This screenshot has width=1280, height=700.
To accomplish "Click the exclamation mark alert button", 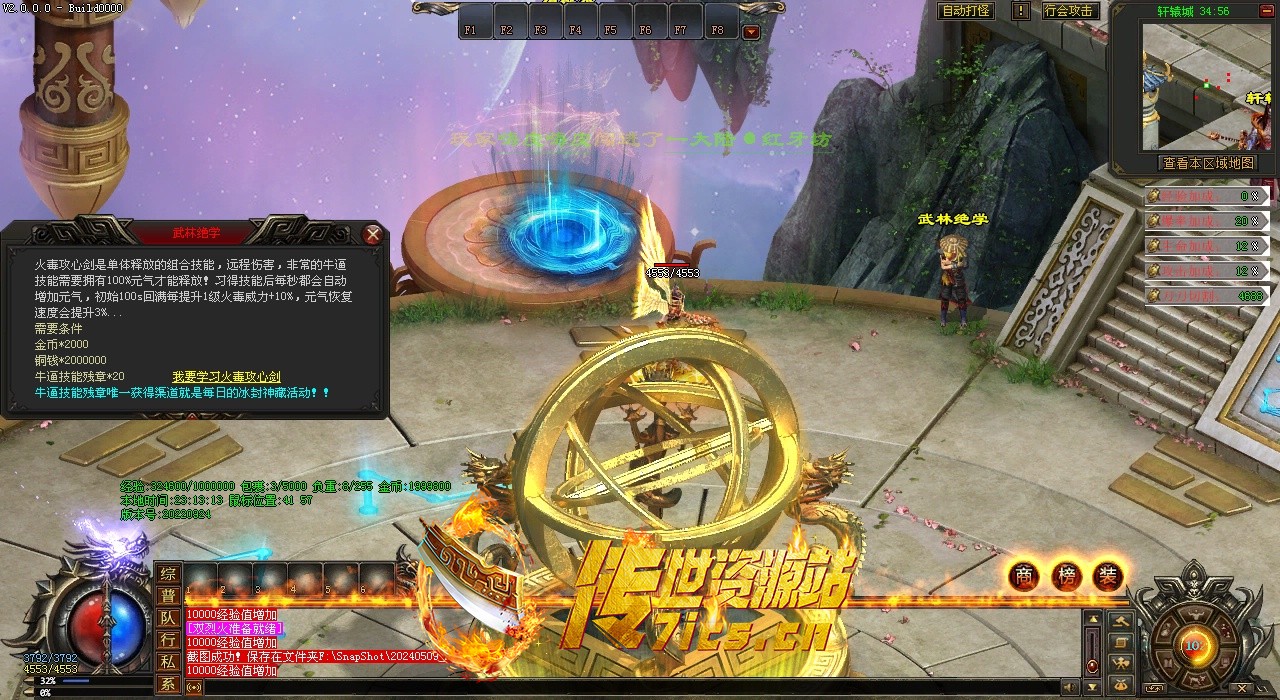I will point(1020,11).
